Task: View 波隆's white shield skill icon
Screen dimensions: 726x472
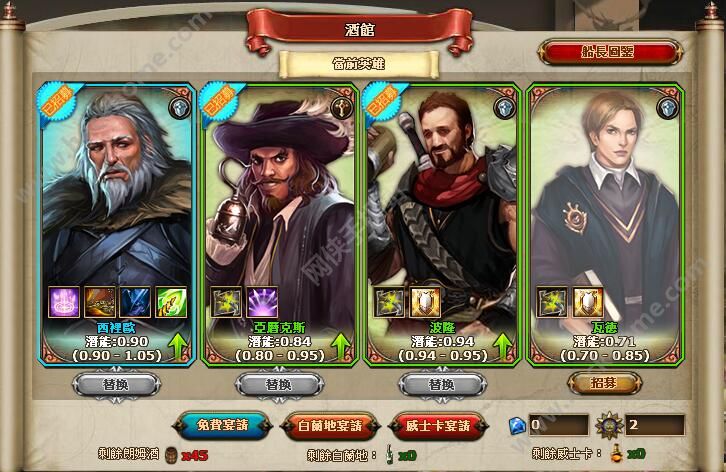Action: [425, 303]
